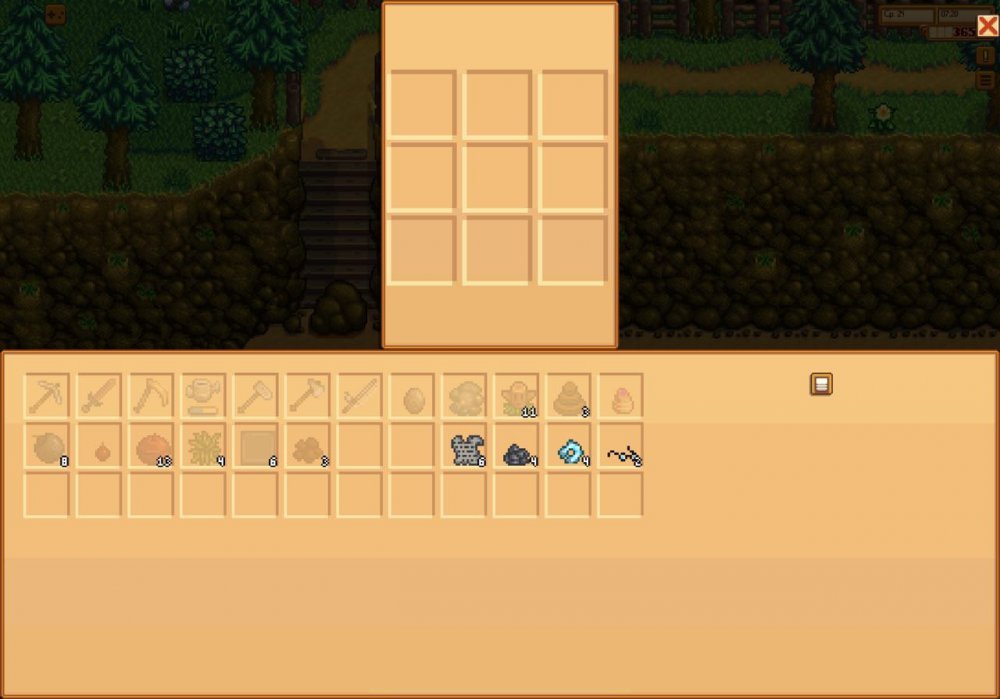Click the pickaxe tool slot
Screen dimensions: 1000x699
point(47,397)
